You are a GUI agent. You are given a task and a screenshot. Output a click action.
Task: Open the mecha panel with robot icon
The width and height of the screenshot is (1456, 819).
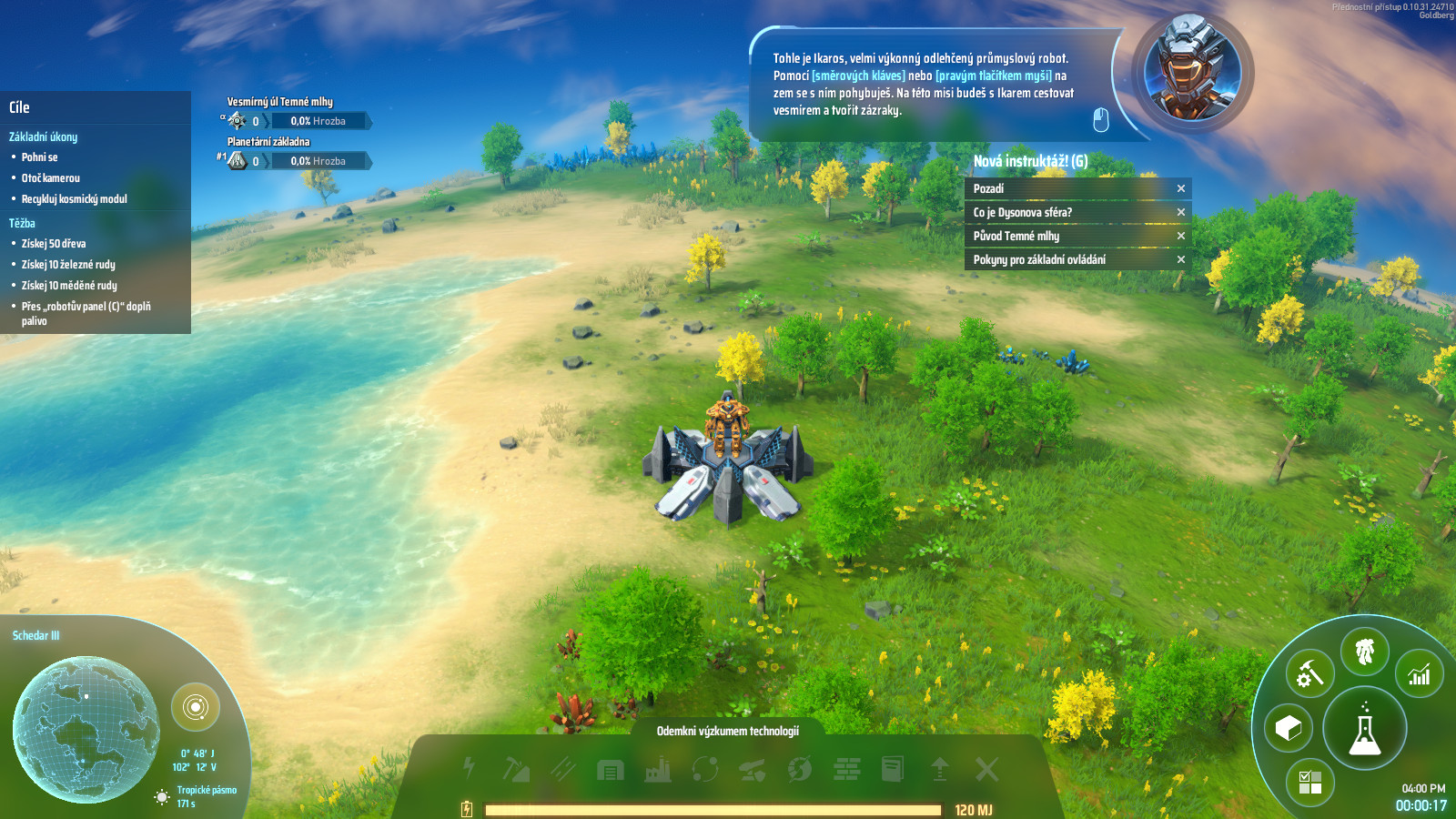tap(1364, 652)
